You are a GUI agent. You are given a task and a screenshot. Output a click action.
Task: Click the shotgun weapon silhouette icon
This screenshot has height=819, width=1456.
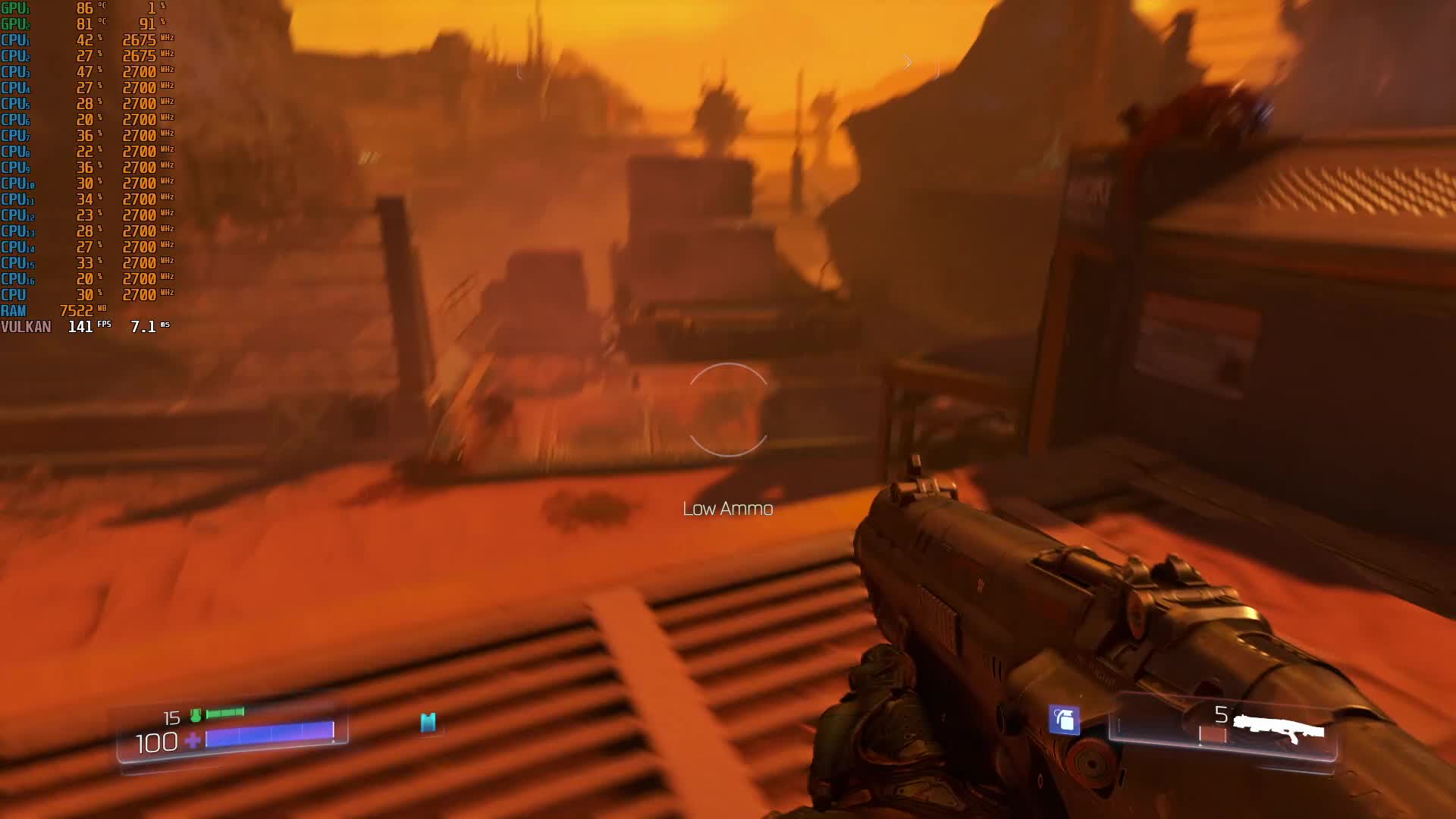pos(1278,729)
